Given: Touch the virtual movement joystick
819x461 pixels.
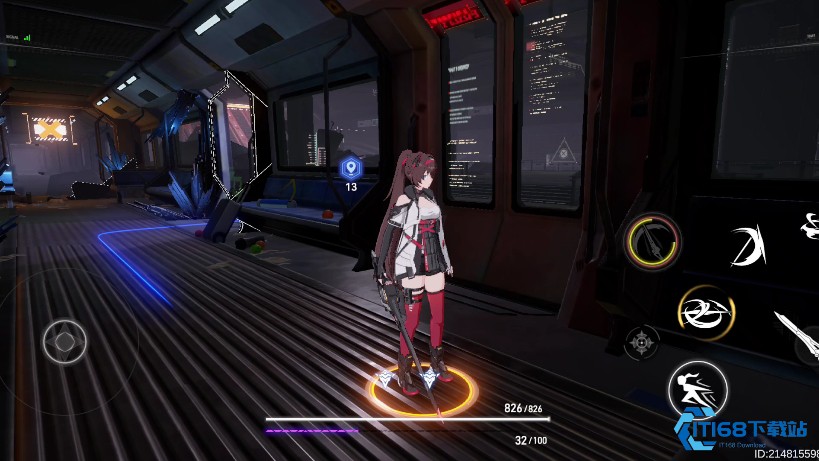Looking at the screenshot, I should (65, 342).
